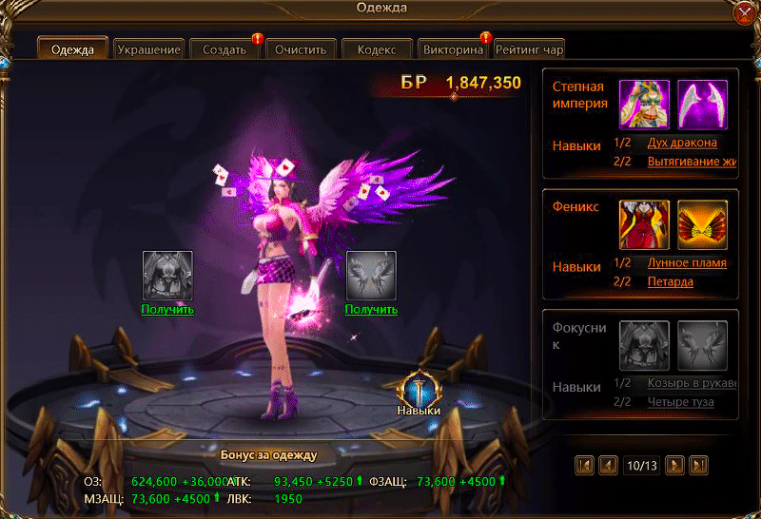Click Получить under the grey costume slot
This screenshot has width=761, height=519.
pos(167,309)
